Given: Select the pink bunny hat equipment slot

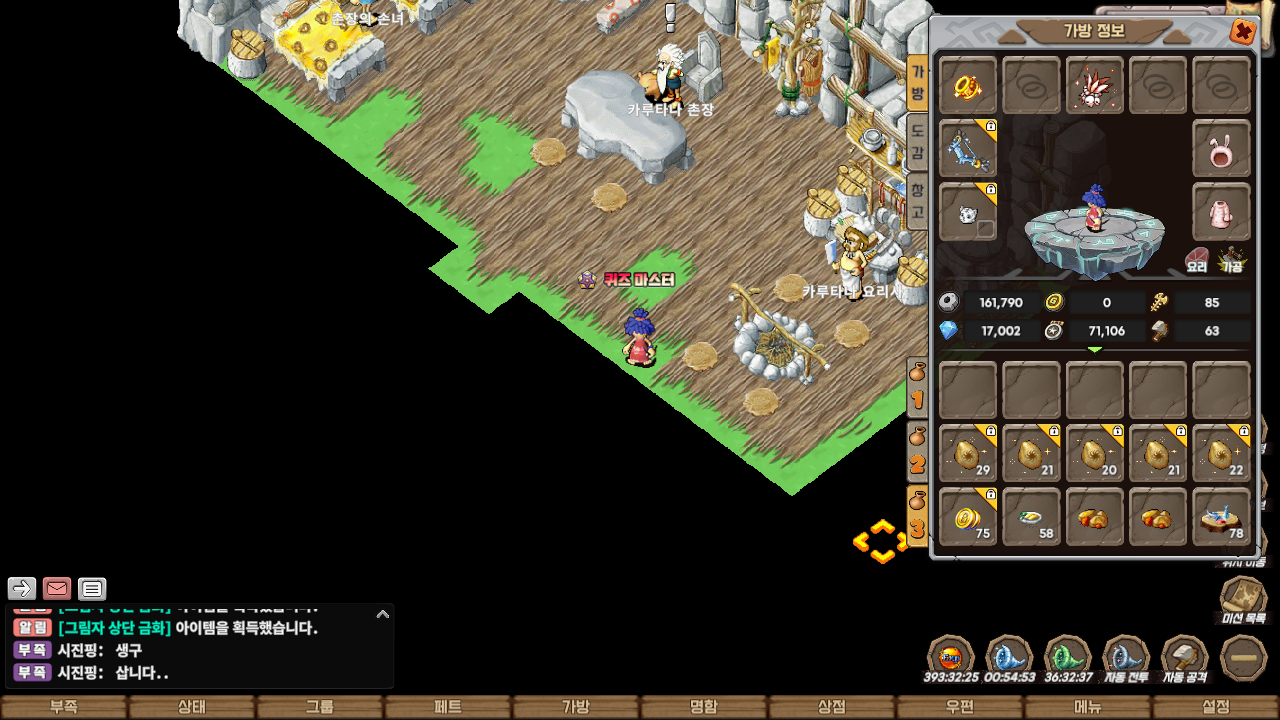Looking at the screenshot, I should [1221, 149].
